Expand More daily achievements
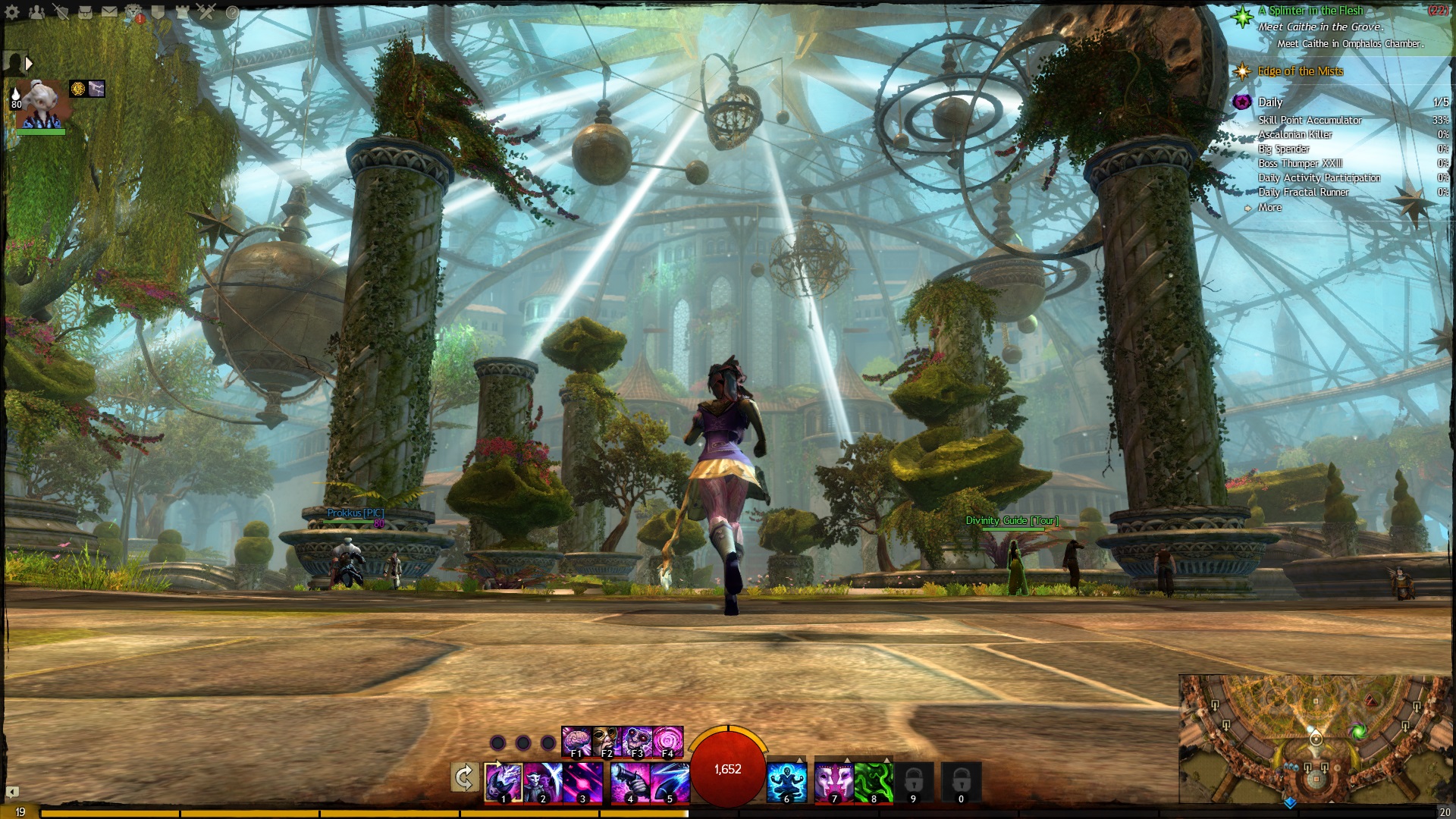This screenshot has height=819, width=1456. click(x=1269, y=208)
